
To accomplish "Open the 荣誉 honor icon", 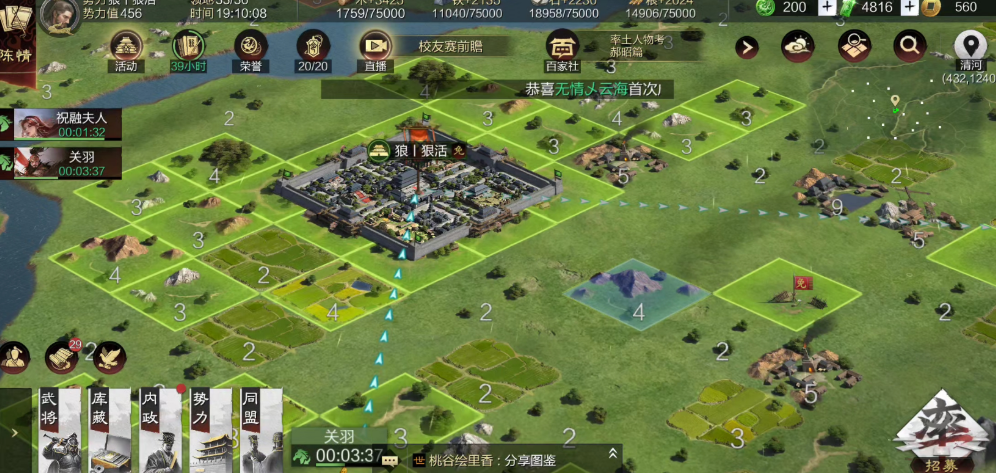I will tap(250, 47).
